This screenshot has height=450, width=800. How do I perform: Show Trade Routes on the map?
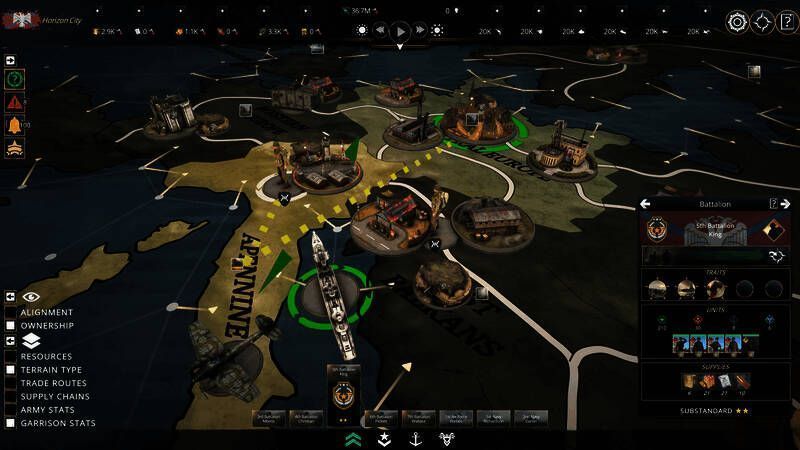pyautogui.click(x=11, y=383)
